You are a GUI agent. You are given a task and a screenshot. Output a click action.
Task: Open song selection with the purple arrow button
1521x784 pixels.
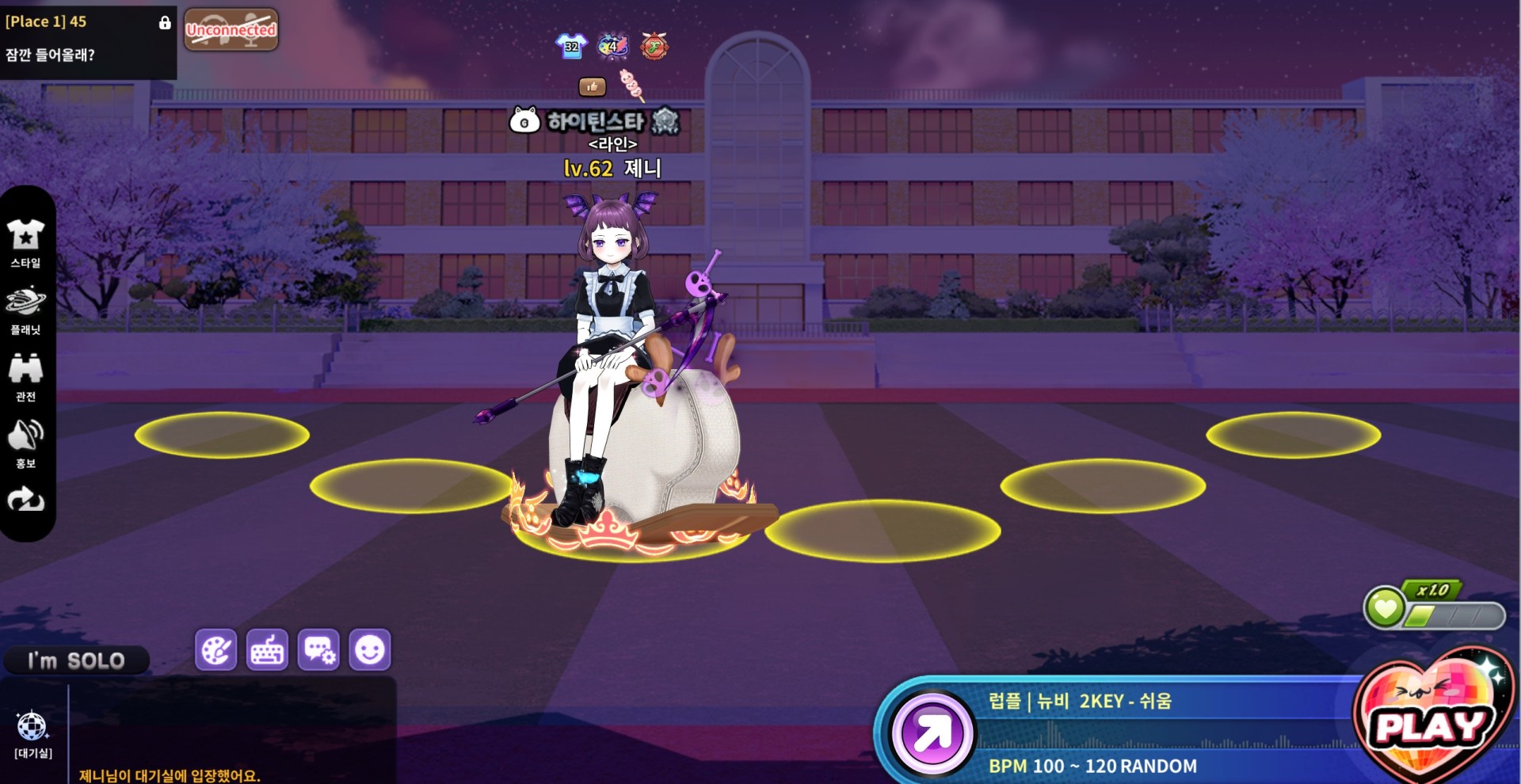932,733
